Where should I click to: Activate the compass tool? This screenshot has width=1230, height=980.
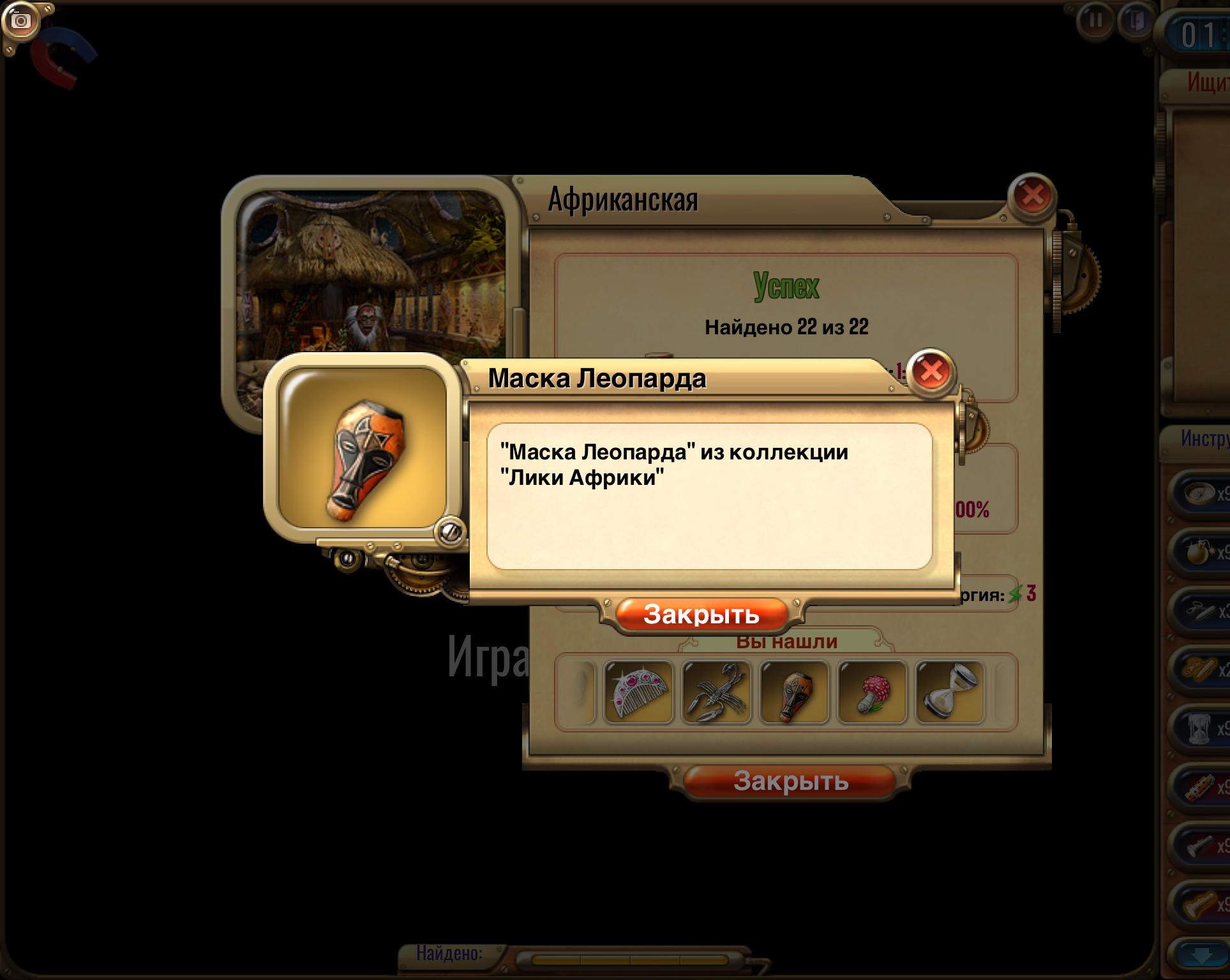point(1201,493)
